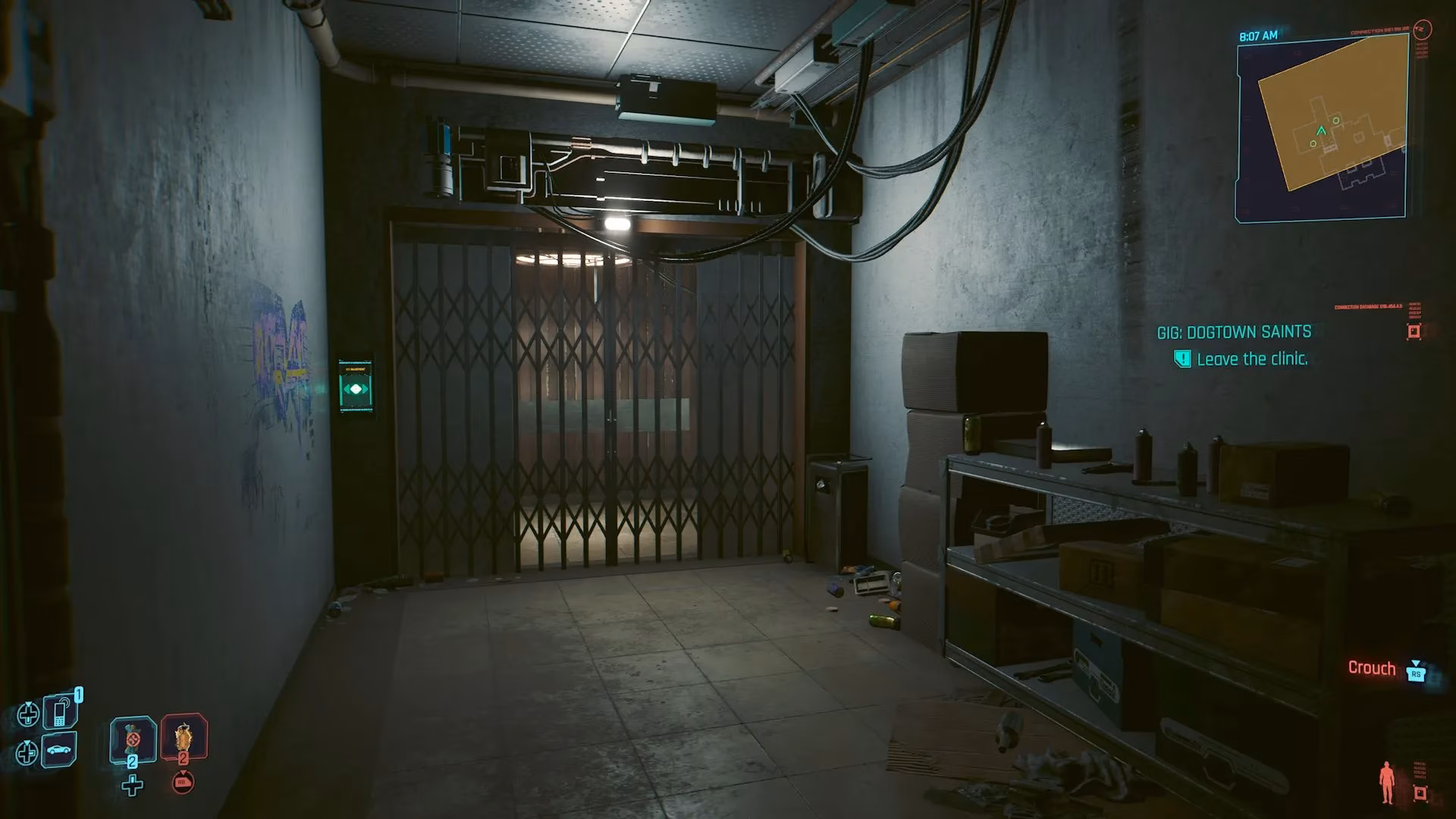Click the plus indicator under the healing item
The width and height of the screenshot is (1456, 819).
click(x=133, y=786)
